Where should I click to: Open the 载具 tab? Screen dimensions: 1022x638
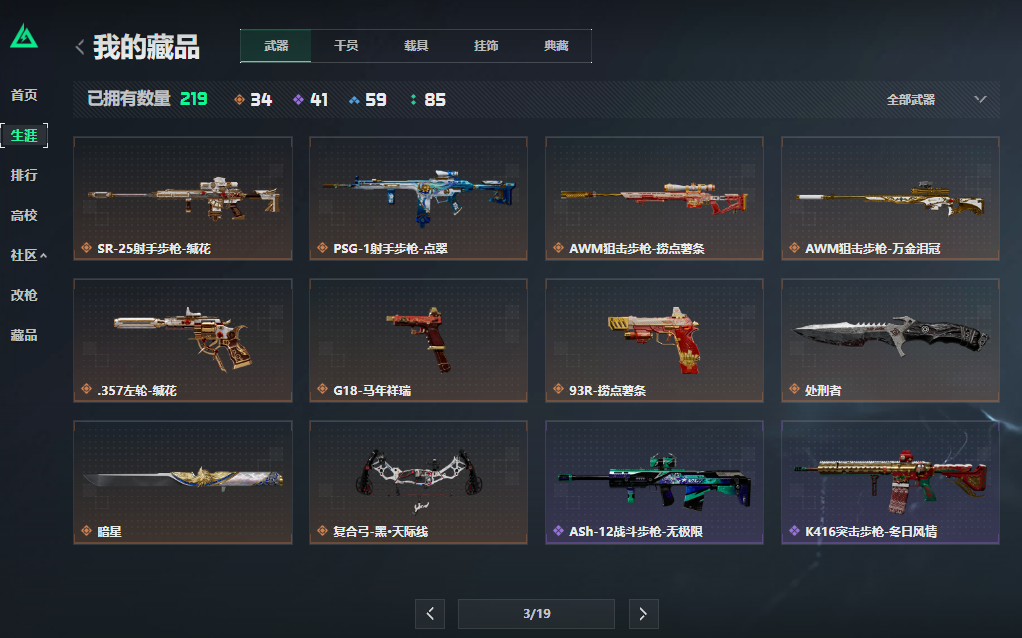(416, 46)
